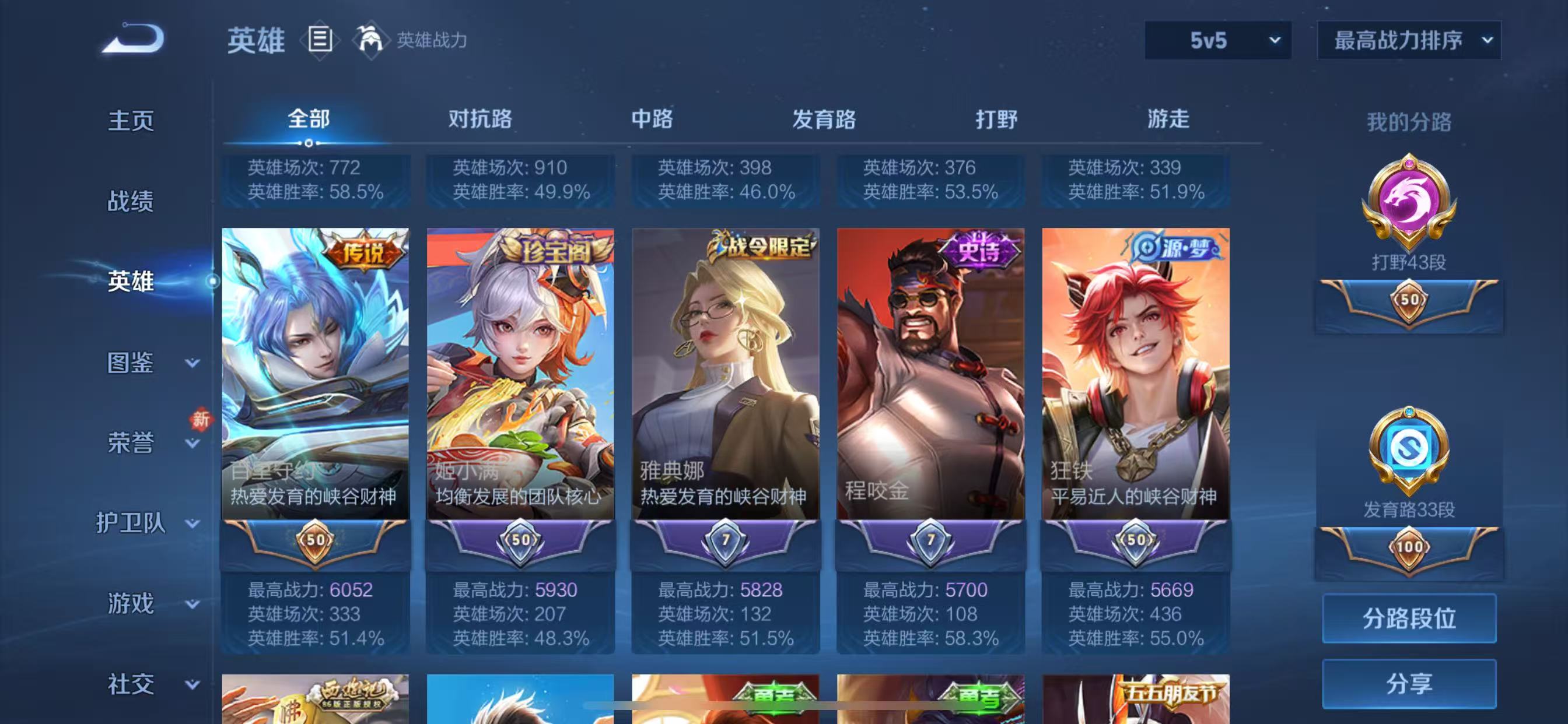
Task: Switch to the 打野 tab
Action: coord(1000,120)
